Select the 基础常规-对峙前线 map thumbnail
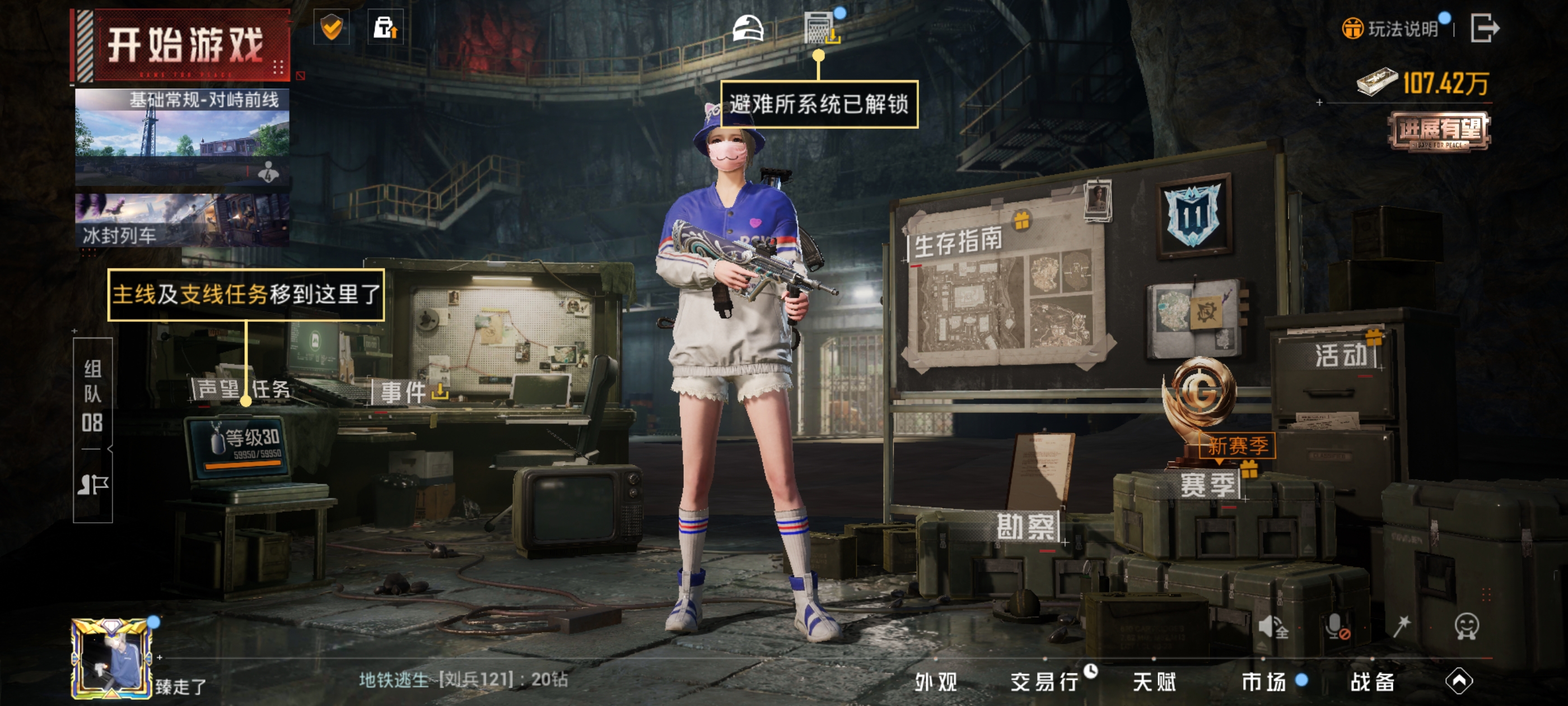 (x=182, y=135)
